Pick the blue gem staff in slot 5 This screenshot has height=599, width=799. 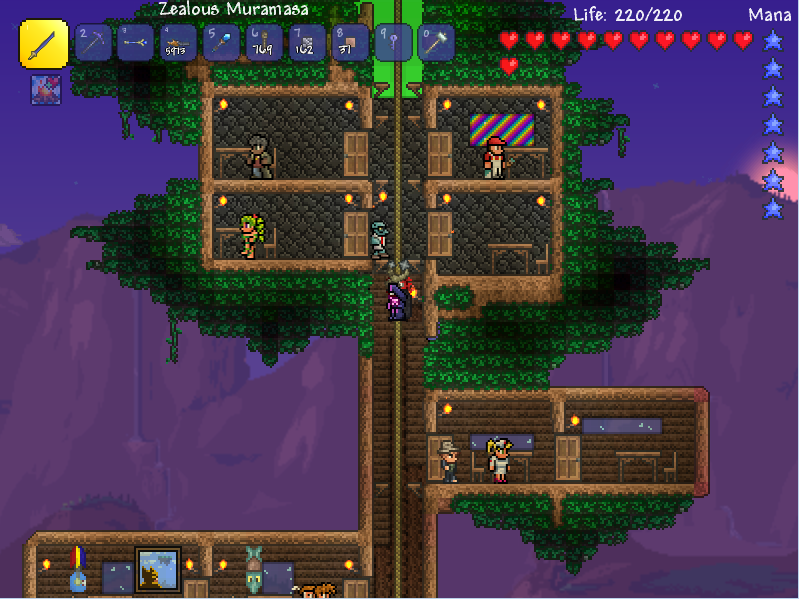tap(221, 43)
